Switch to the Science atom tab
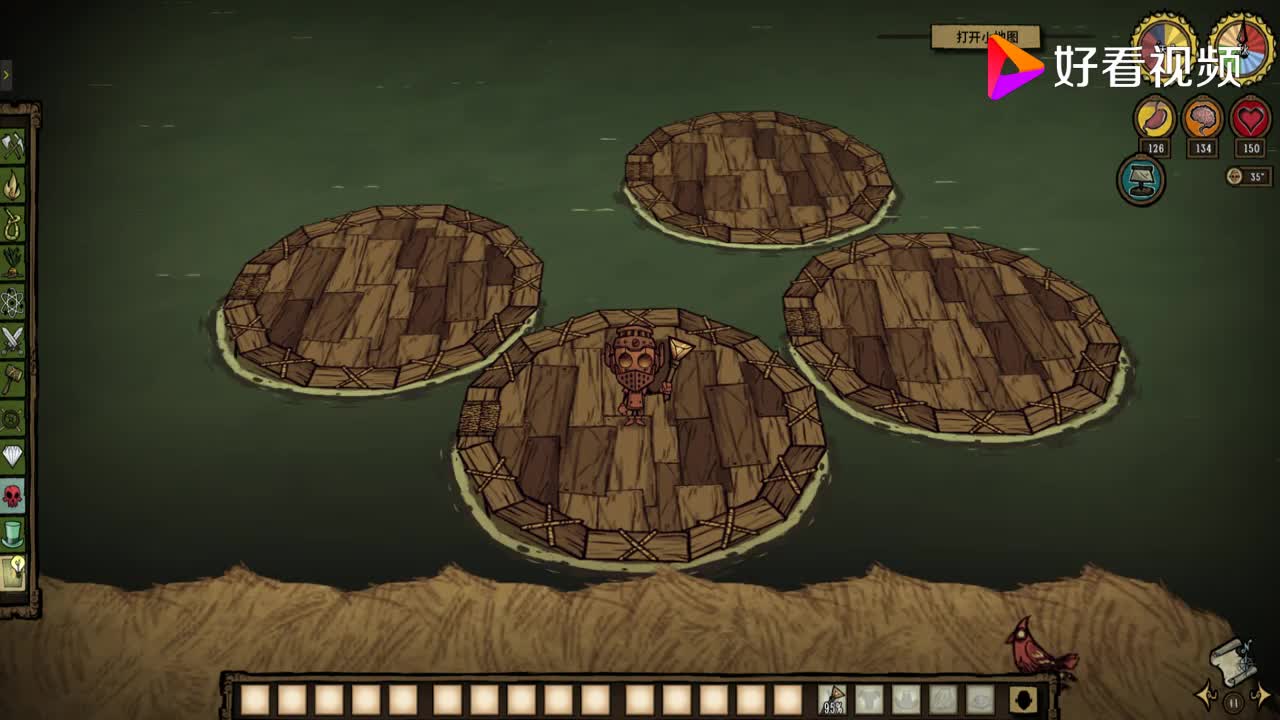Screen dimensions: 1280x720 [x=12, y=301]
